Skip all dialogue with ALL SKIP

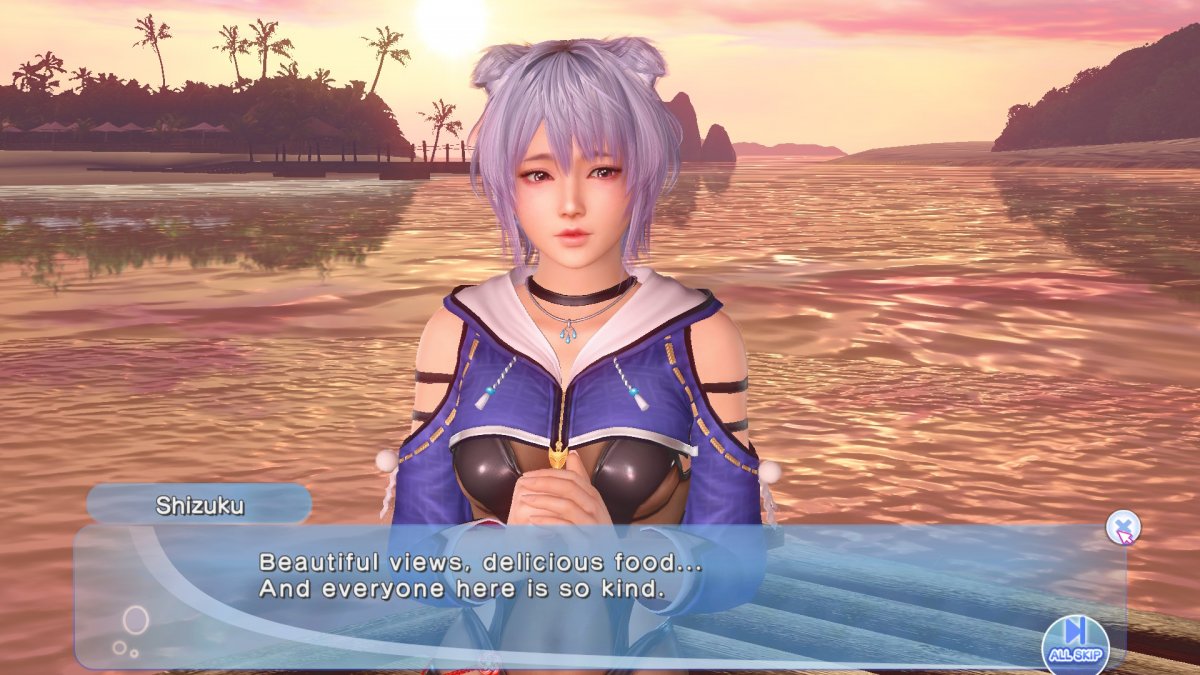1076,640
